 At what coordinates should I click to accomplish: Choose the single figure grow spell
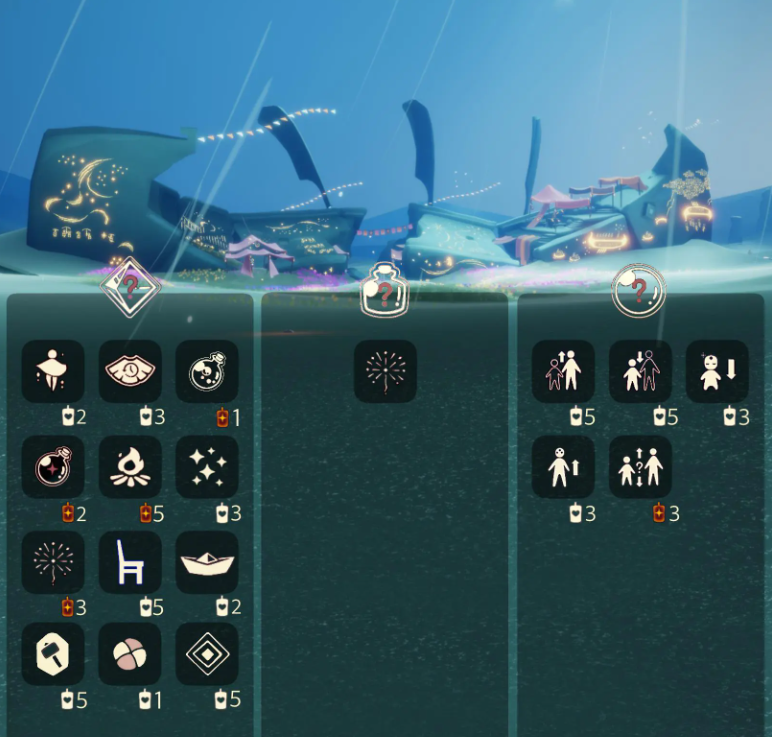pyautogui.click(x=563, y=466)
